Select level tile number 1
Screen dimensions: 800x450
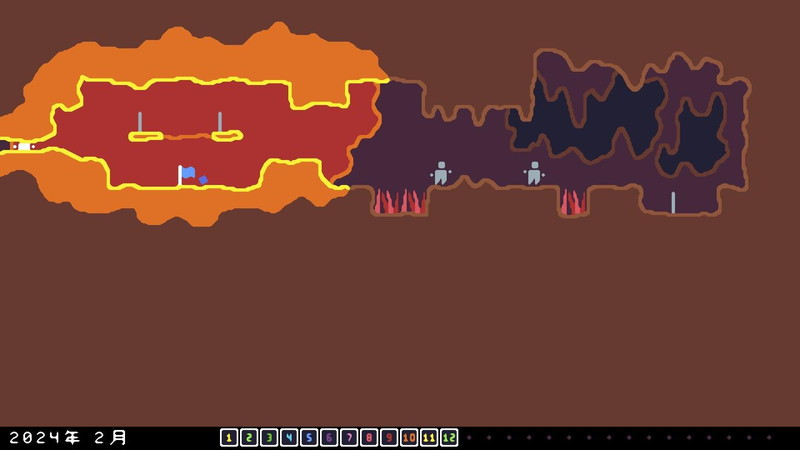(229, 438)
